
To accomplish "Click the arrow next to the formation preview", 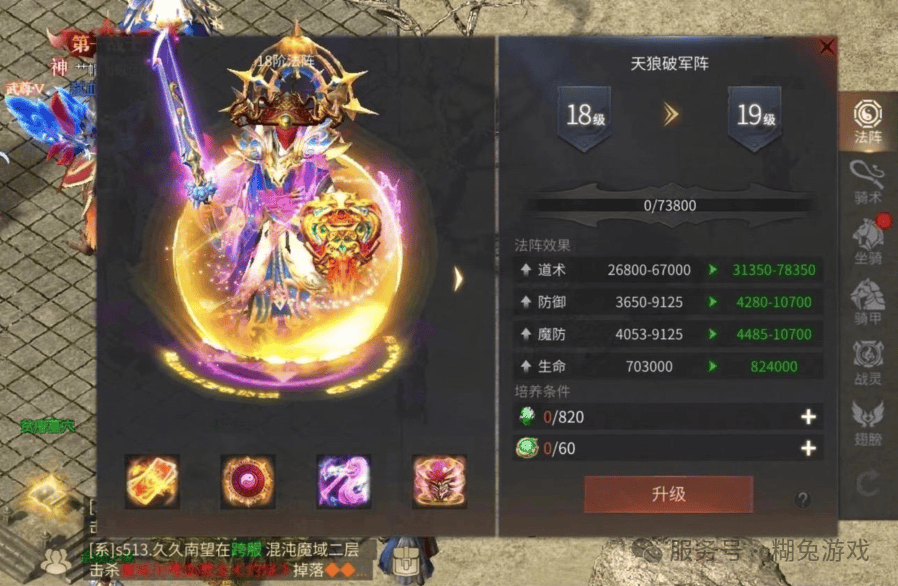I will tap(459, 279).
